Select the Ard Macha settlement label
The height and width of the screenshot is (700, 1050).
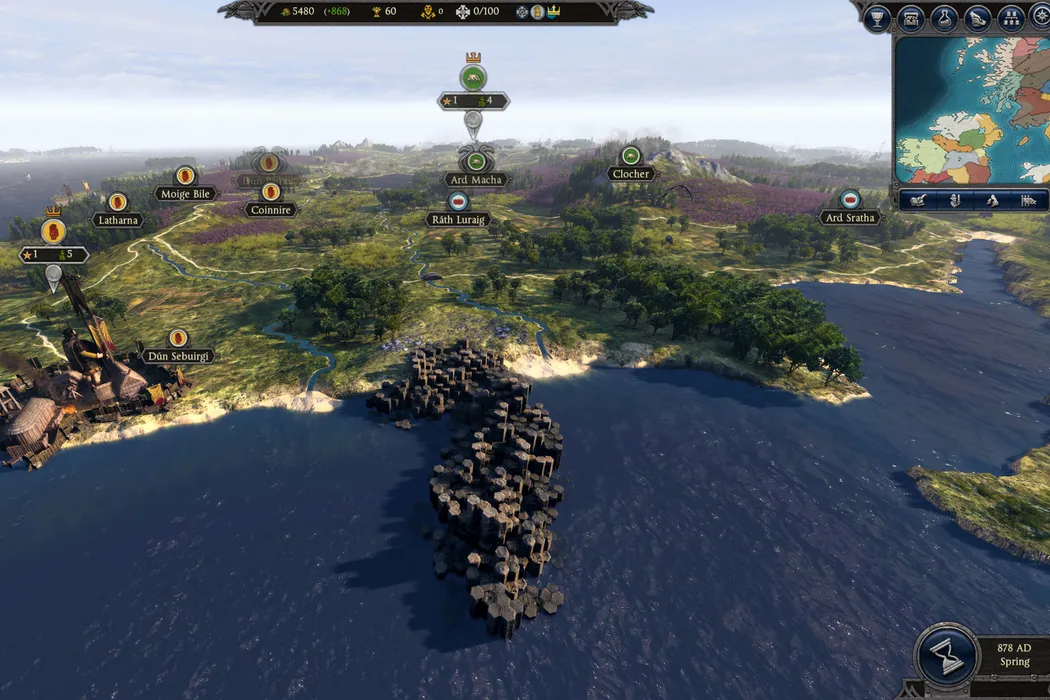[476, 180]
